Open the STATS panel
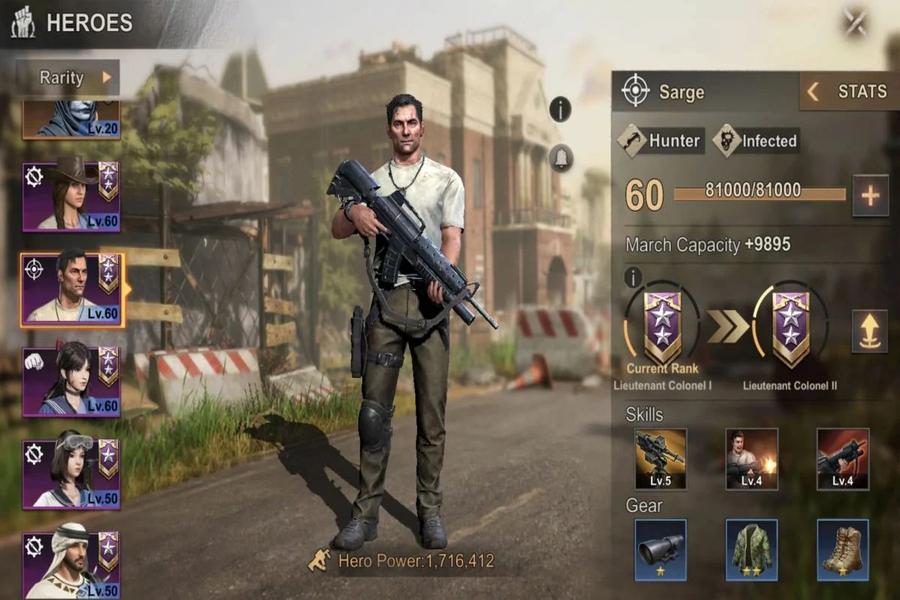 point(849,92)
